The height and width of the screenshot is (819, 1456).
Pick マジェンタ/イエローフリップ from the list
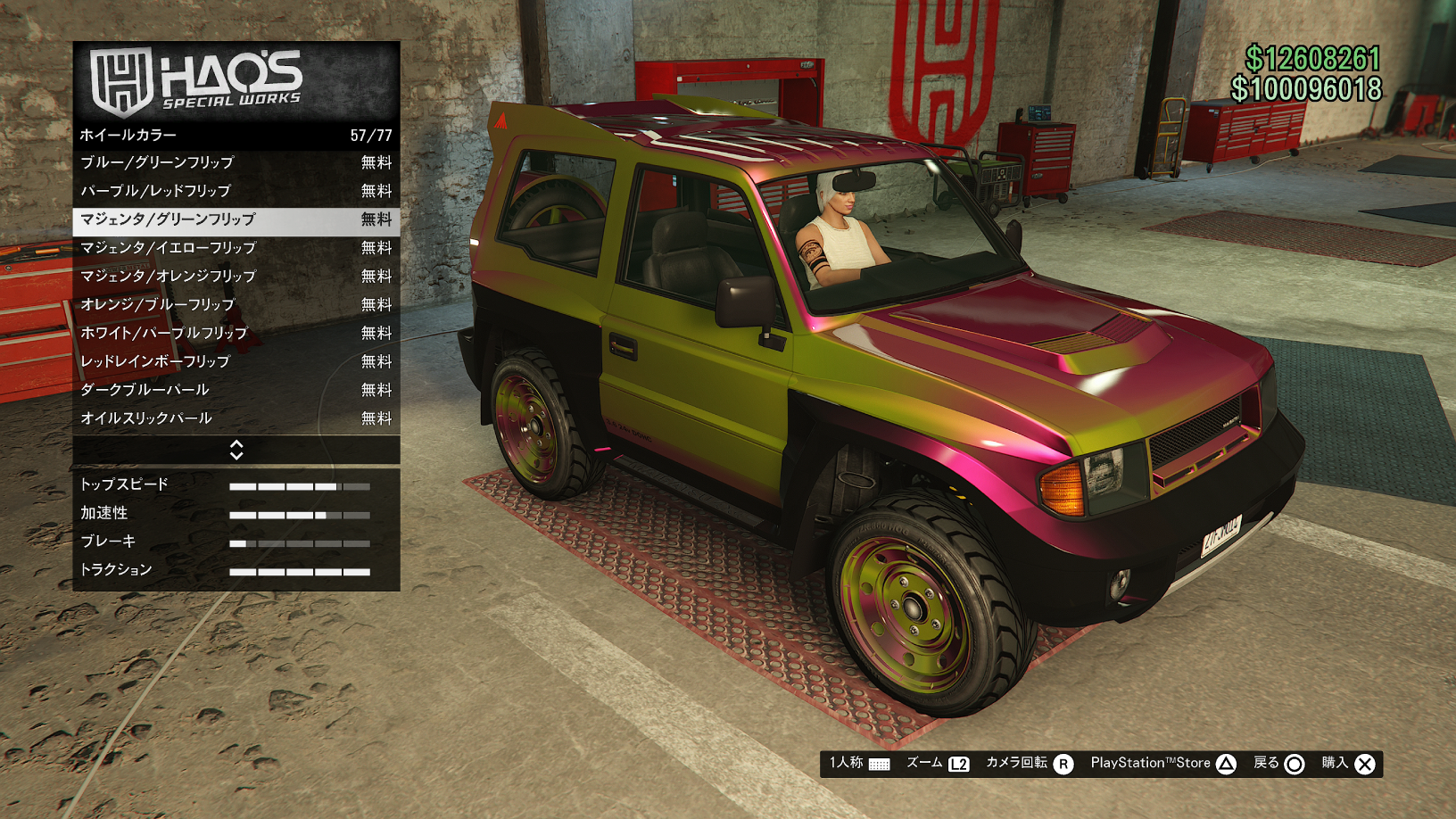point(236,248)
